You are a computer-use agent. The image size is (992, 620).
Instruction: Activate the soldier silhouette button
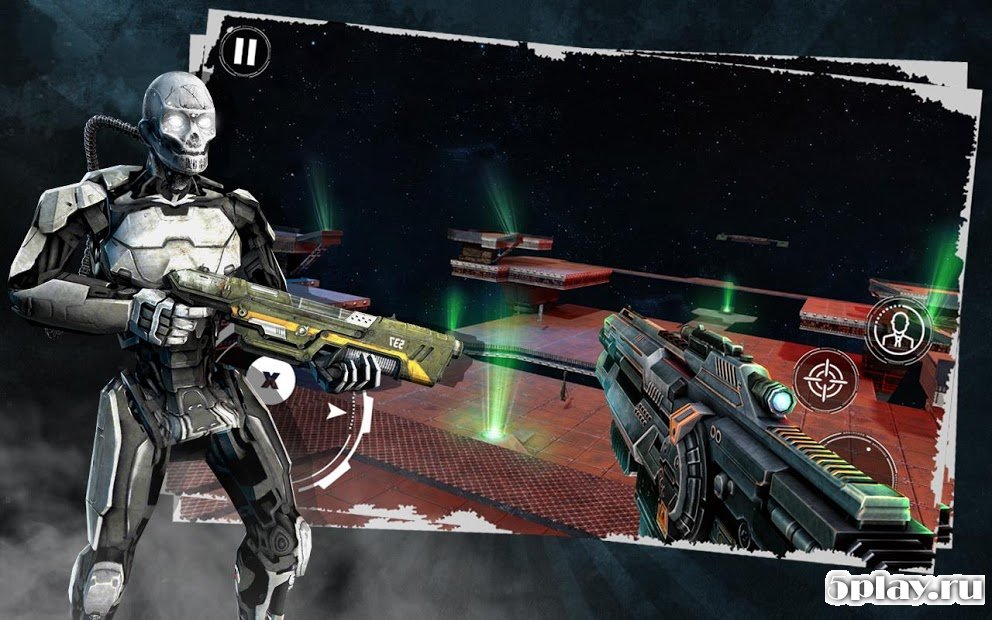click(897, 331)
